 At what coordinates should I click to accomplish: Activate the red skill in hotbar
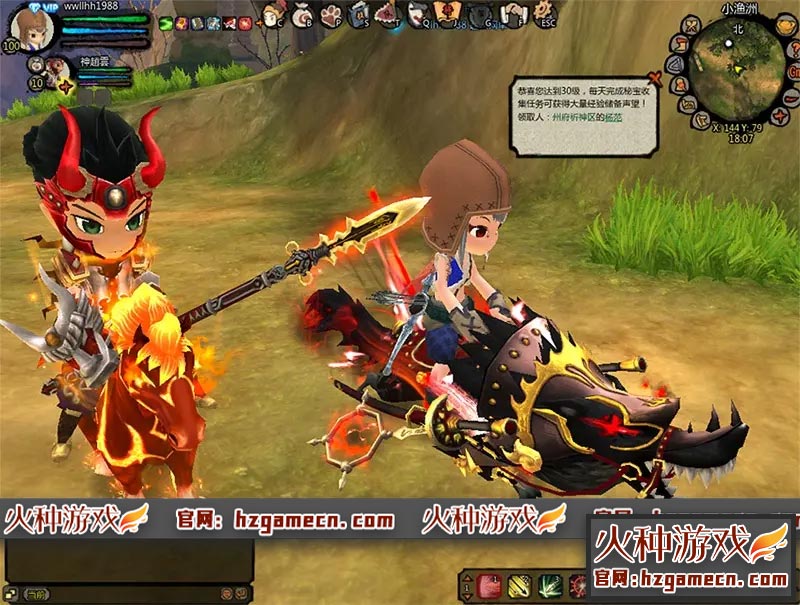488,586
